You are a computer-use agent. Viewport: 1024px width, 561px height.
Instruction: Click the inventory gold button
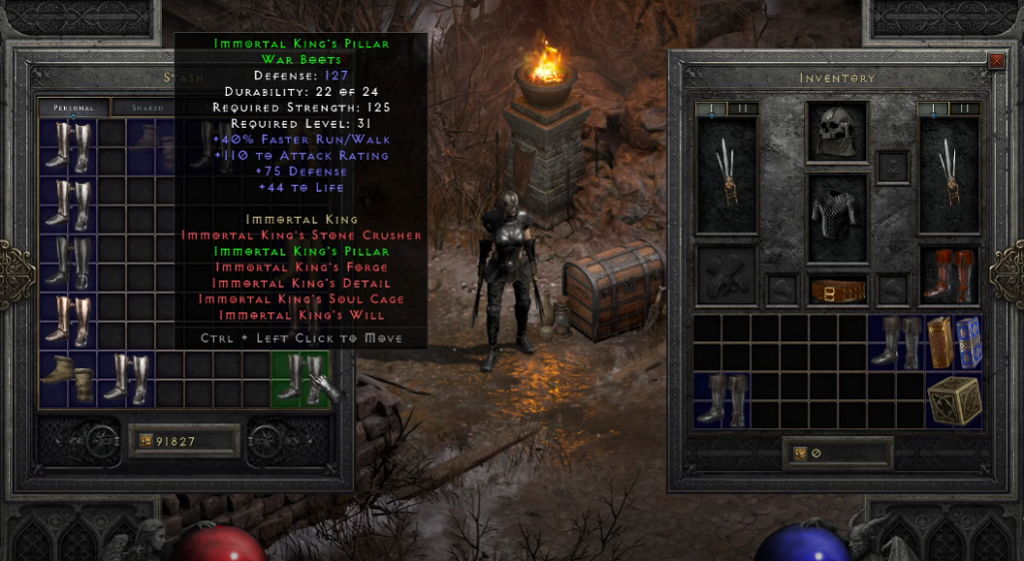836,453
